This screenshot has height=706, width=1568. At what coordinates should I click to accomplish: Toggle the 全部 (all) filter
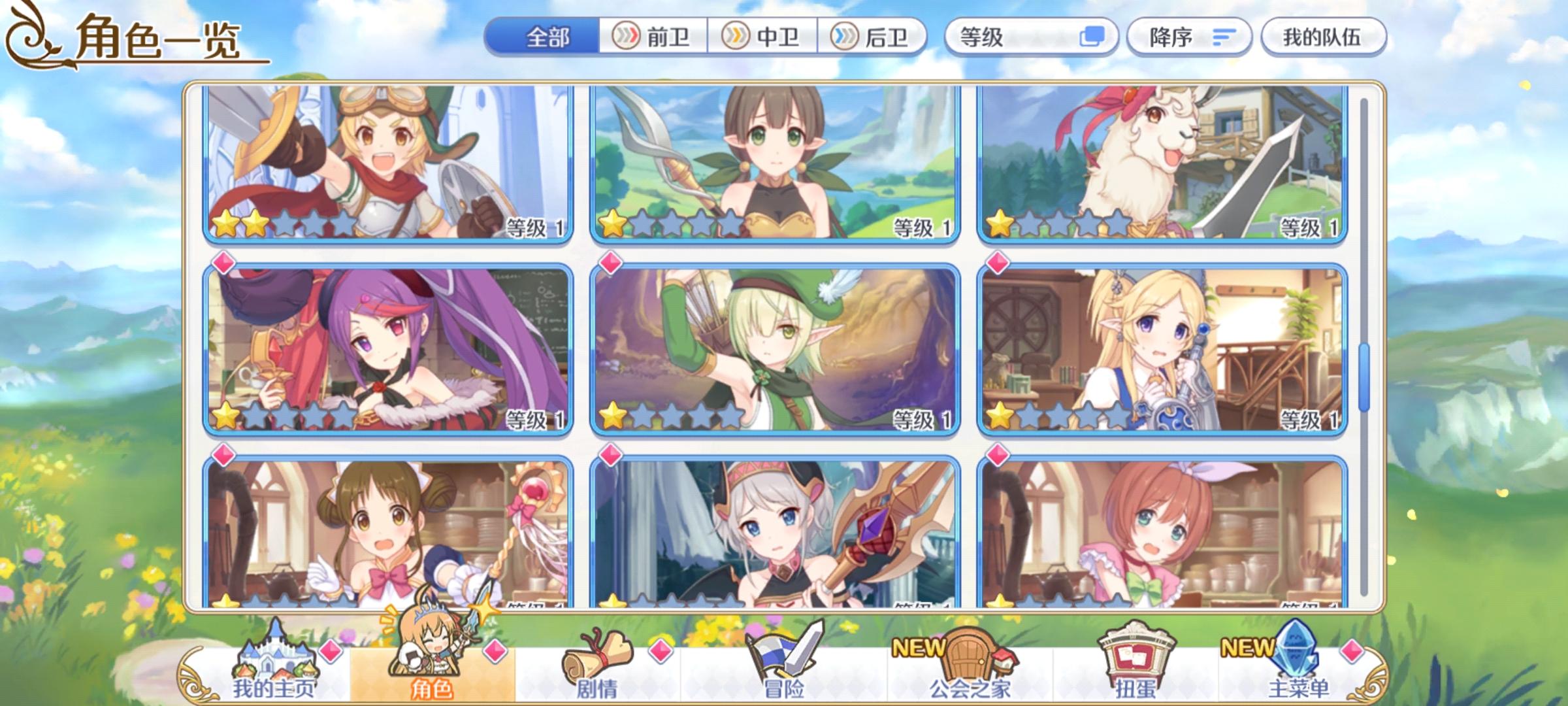pos(549,37)
